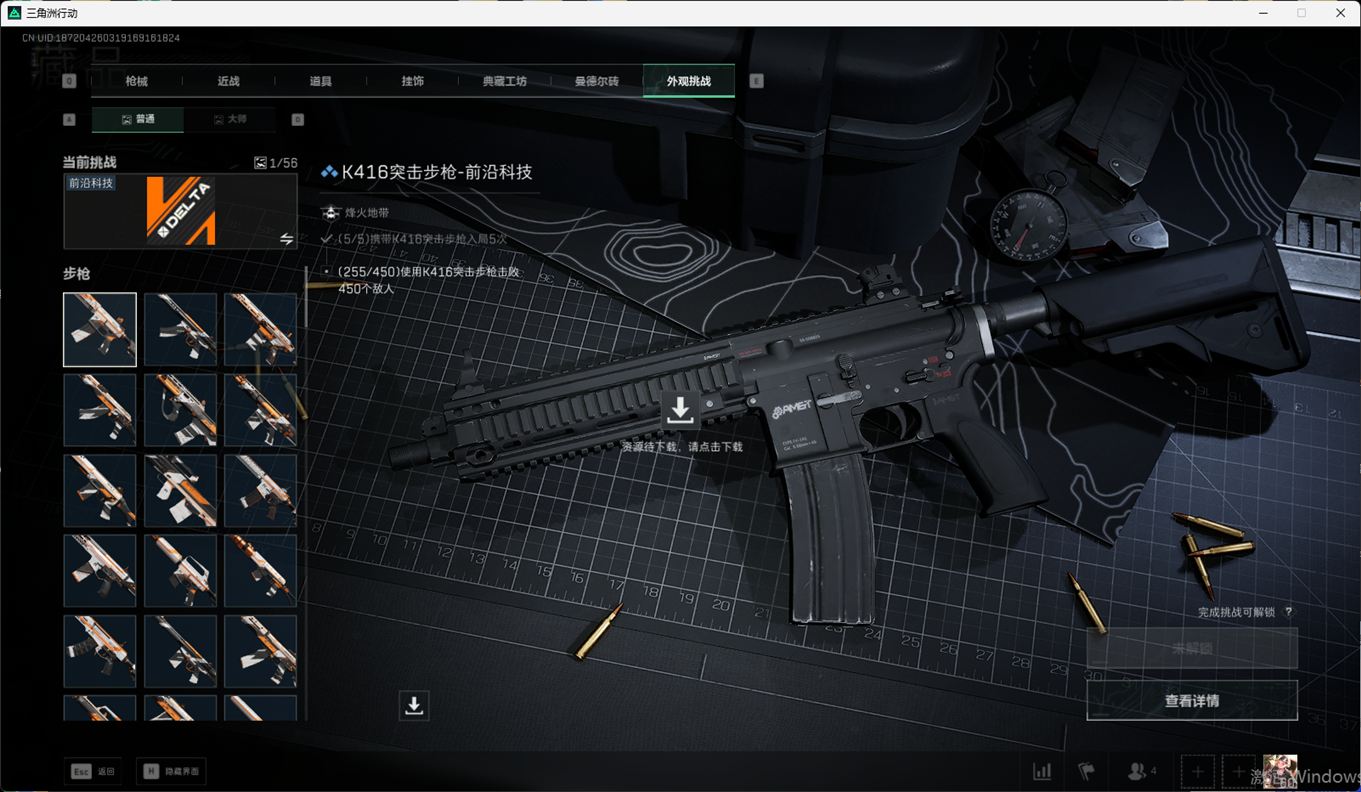Viewport: 1361px width, 792px height.
Task: Click the question mark beside 完成挑战可解锁
Action: tap(1288, 612)
